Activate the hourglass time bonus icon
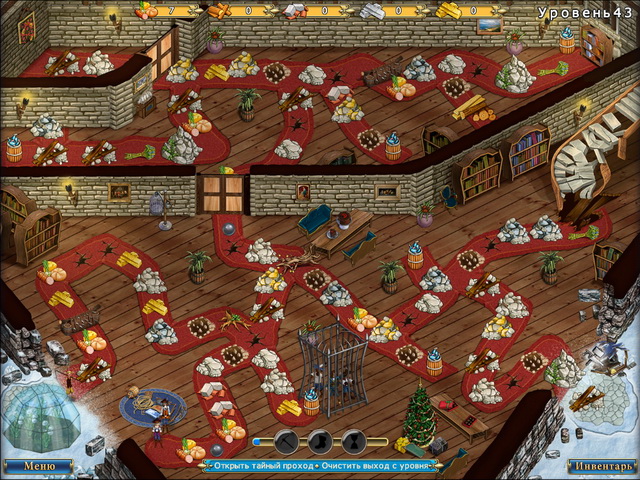Image resolution: width=640 pixels, height=480 pixels. coord(353,441)
